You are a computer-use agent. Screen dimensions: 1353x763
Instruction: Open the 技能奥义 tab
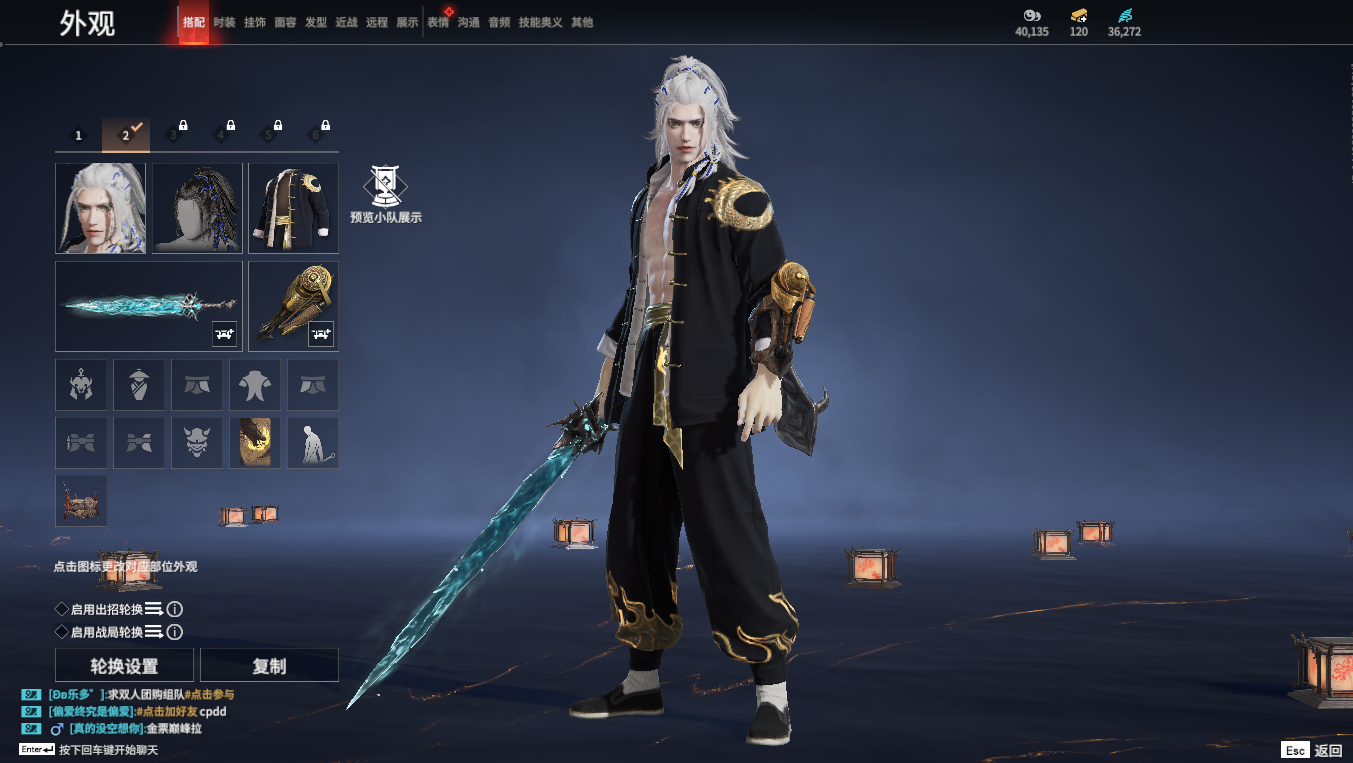(x=540, y=22)
